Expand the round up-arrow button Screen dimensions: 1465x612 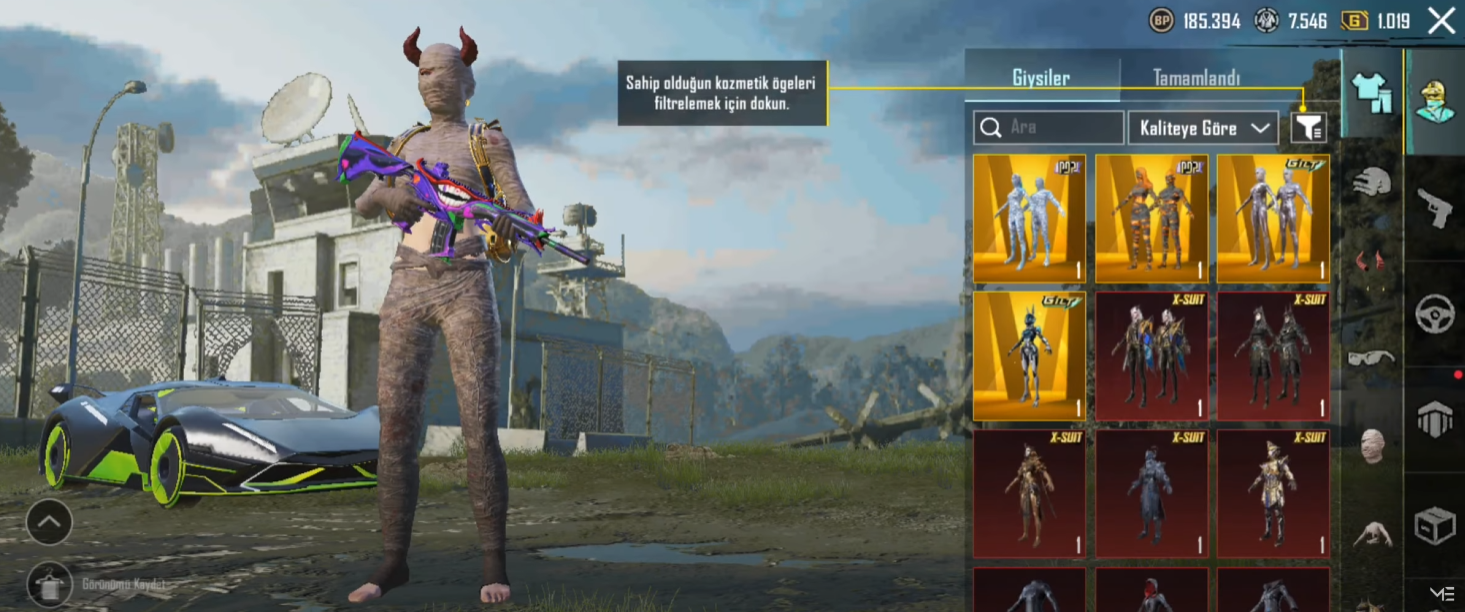point(49,521)
